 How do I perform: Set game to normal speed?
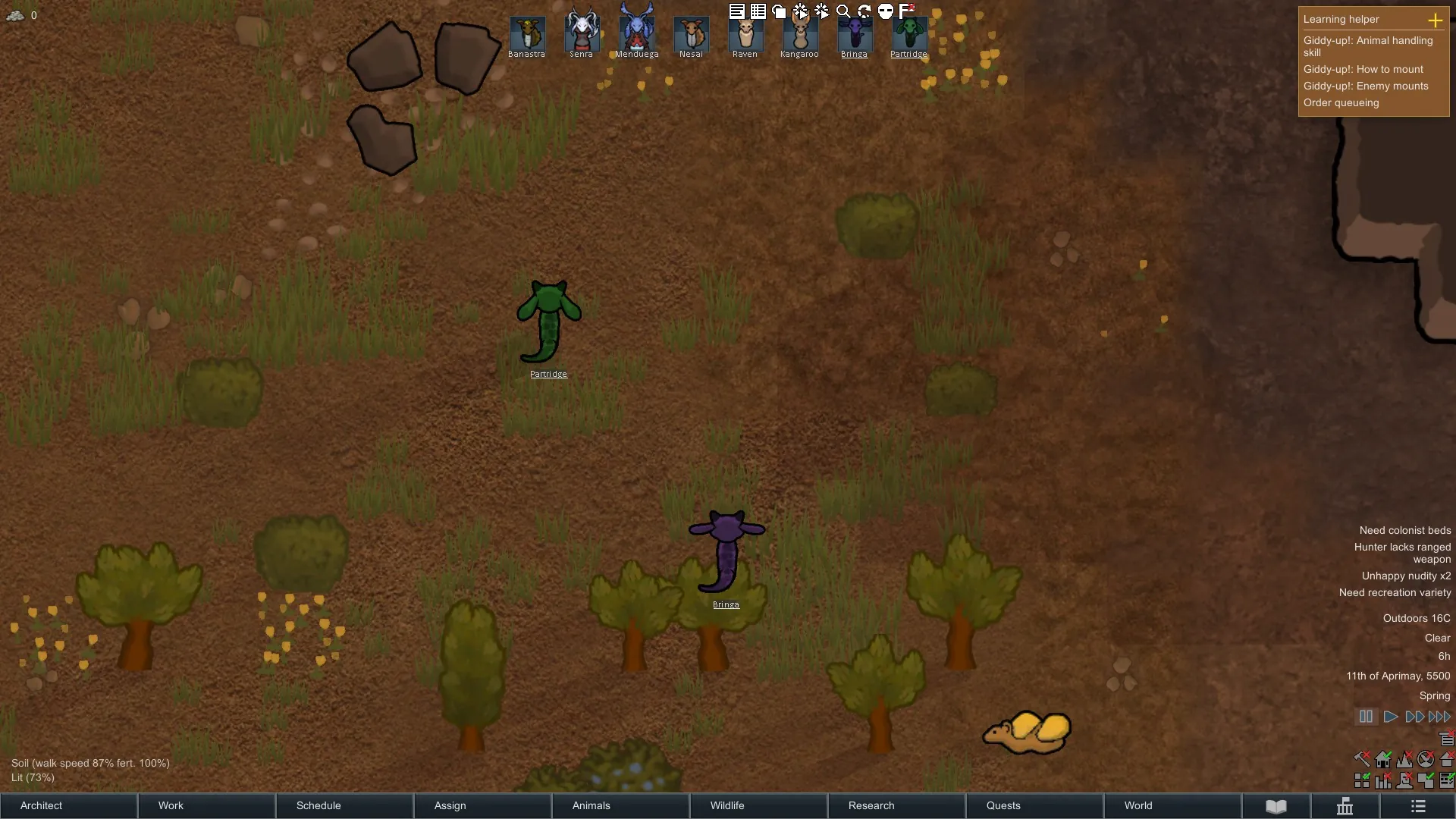(x=1390, y=717)
